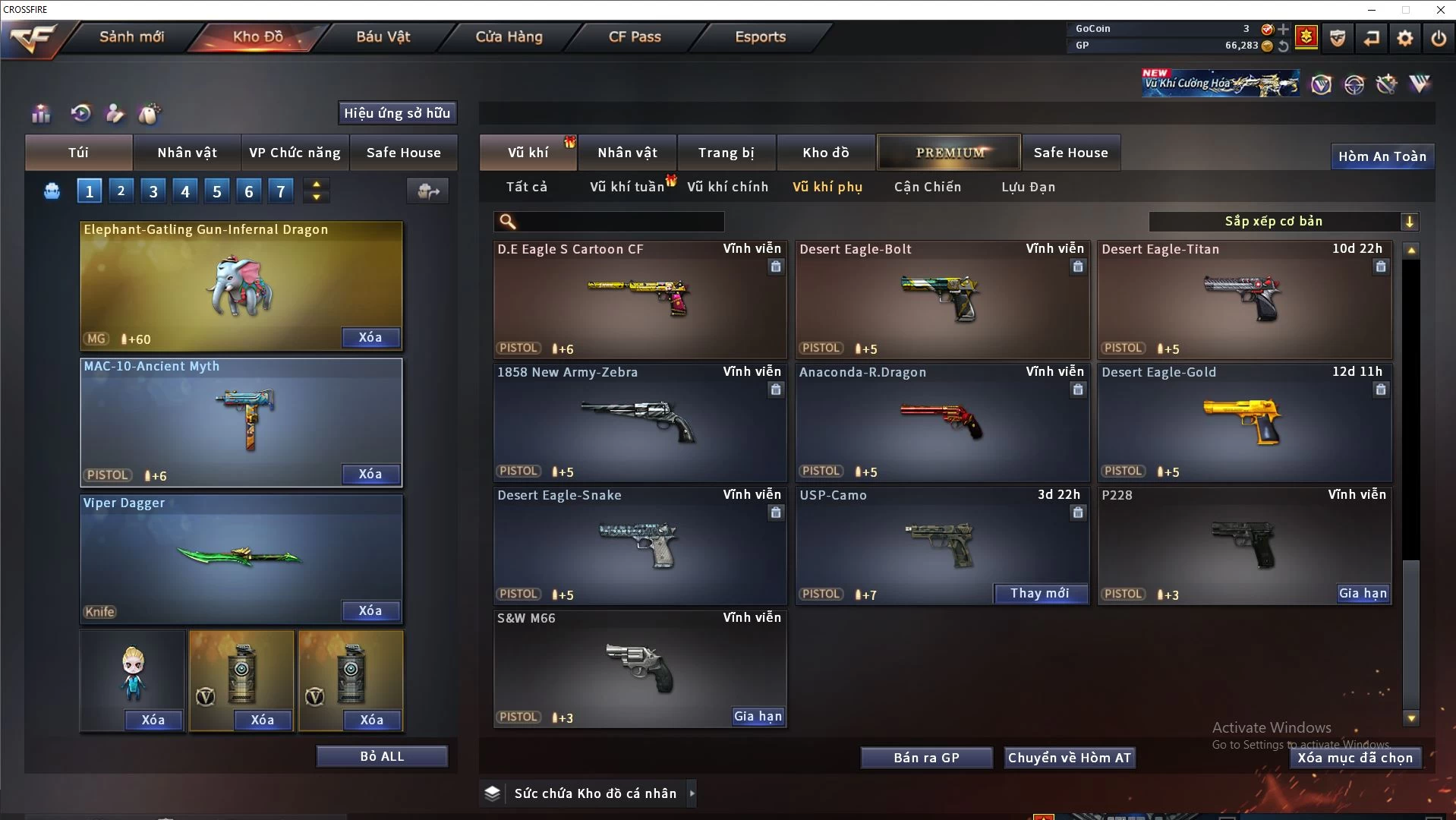Select the PREMIUM tab

coord(949,153)
